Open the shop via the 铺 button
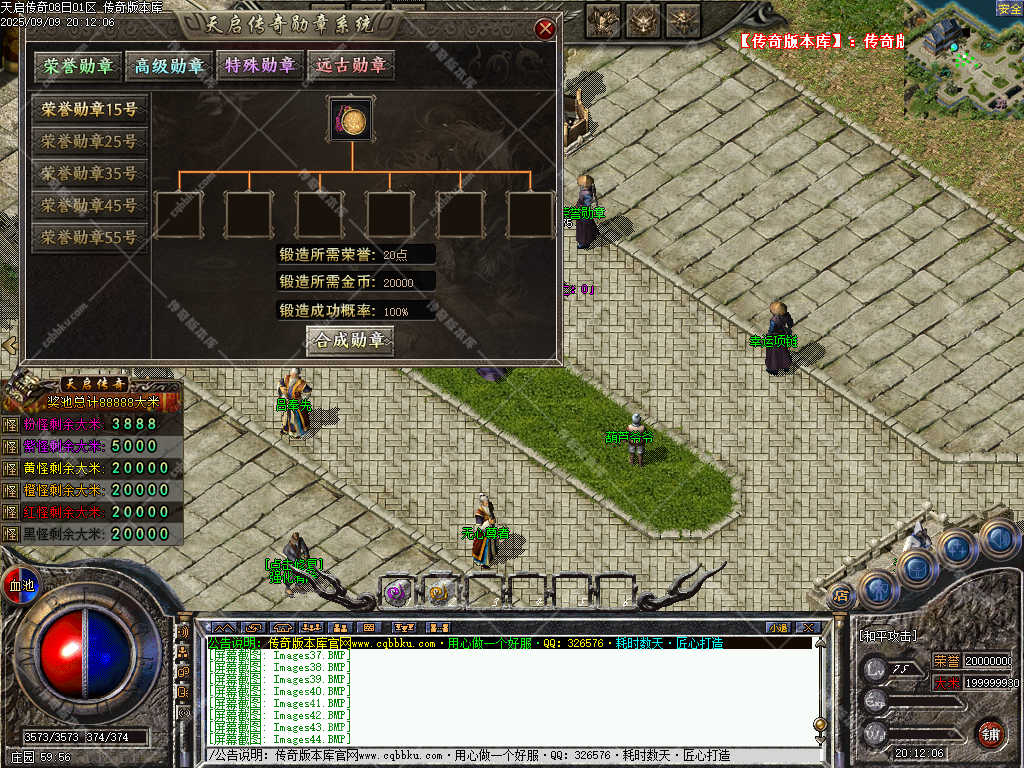Screen dimensions: 1024x768 [990, 733]
